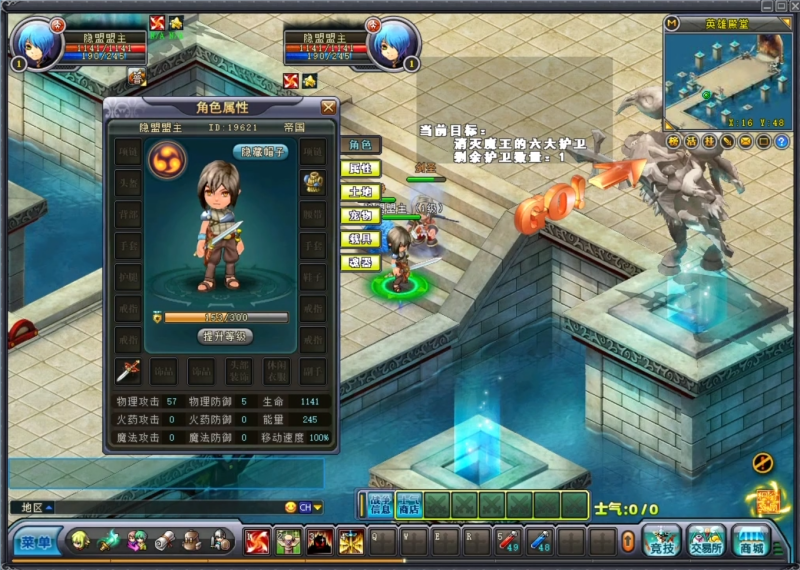Open the 商城 shop button
Screen dimensions: 800x570
(751, 541)
